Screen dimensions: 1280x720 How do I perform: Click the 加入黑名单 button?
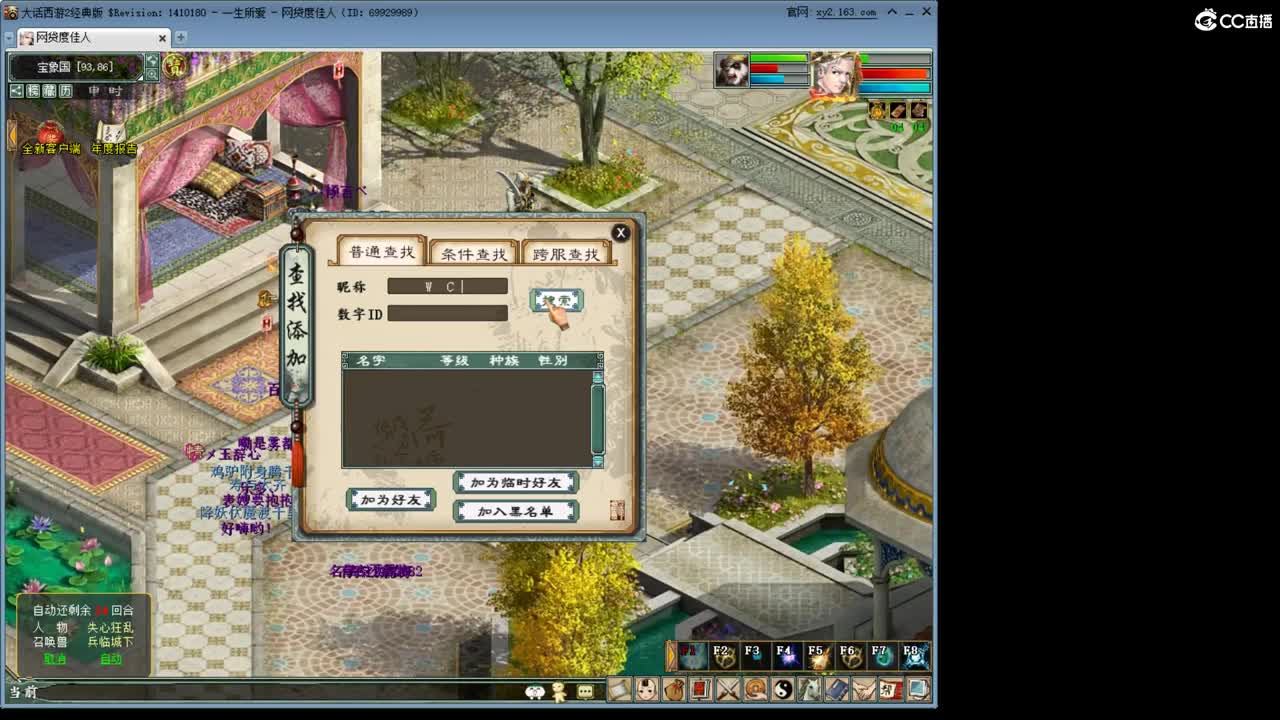(515, 509)
